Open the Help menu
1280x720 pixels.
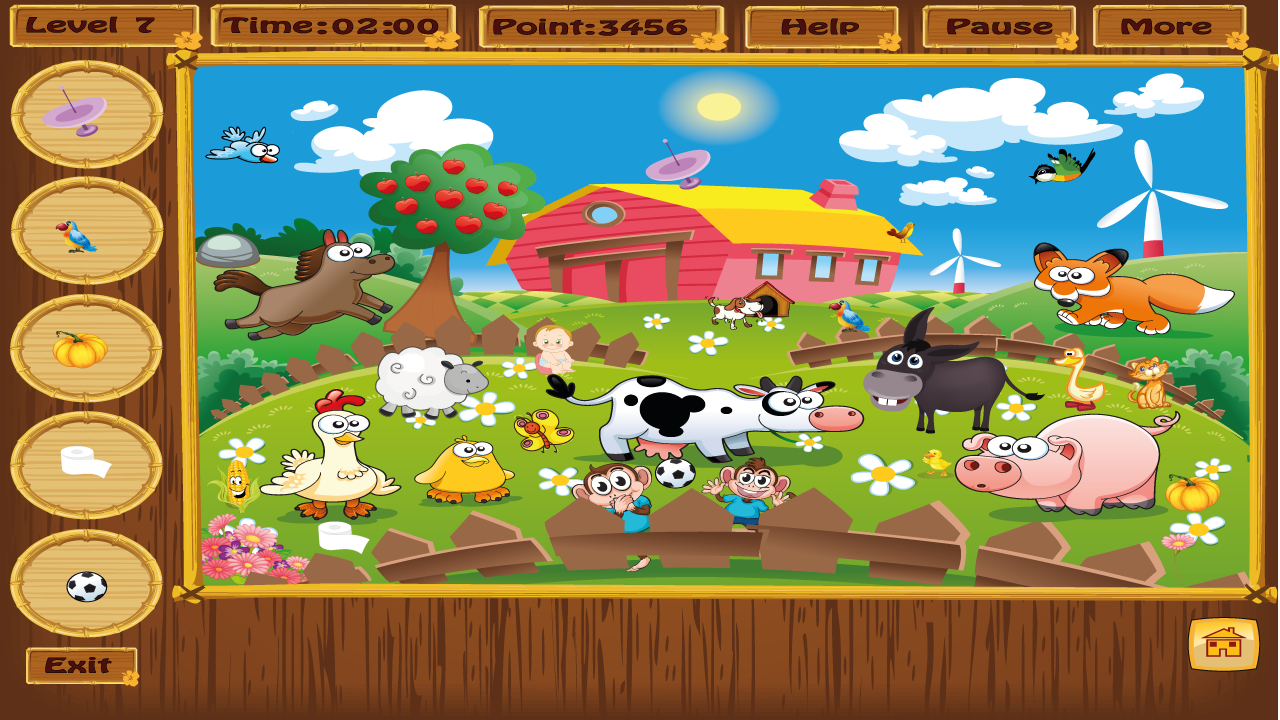pos(820,24)
